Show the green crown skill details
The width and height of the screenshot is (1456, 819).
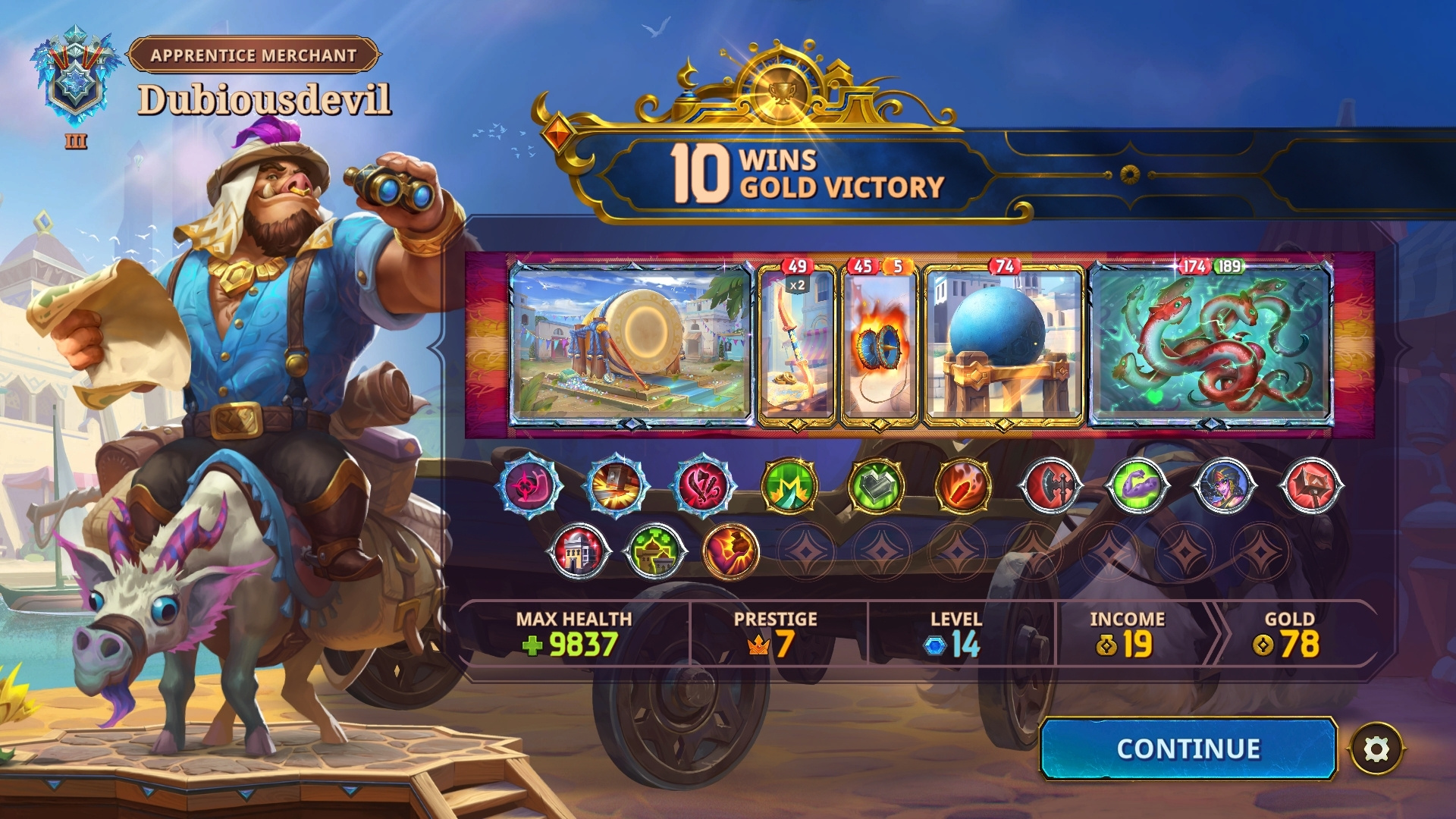click(789, 486)
